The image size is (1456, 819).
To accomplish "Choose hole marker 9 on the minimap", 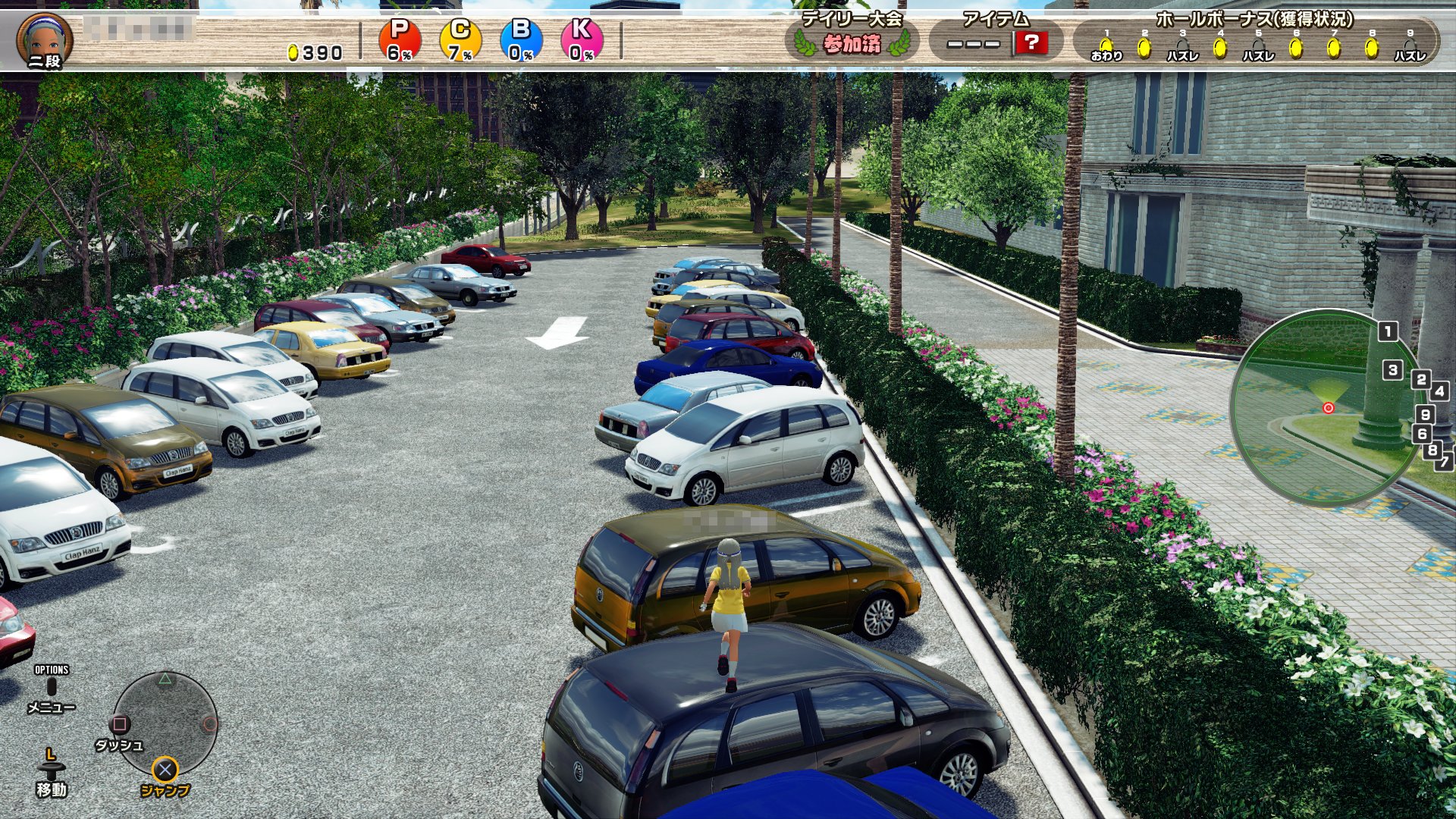I will pos(1426,415).
